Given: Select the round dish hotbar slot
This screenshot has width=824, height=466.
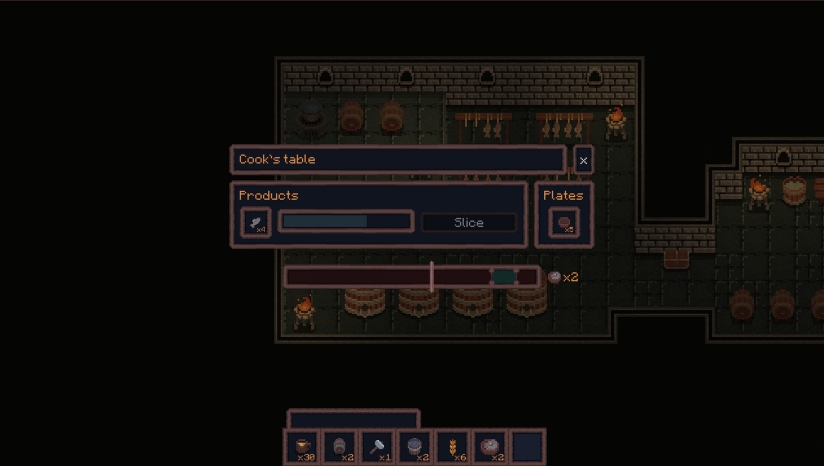Looking at the screenshot, I should 490,447.
